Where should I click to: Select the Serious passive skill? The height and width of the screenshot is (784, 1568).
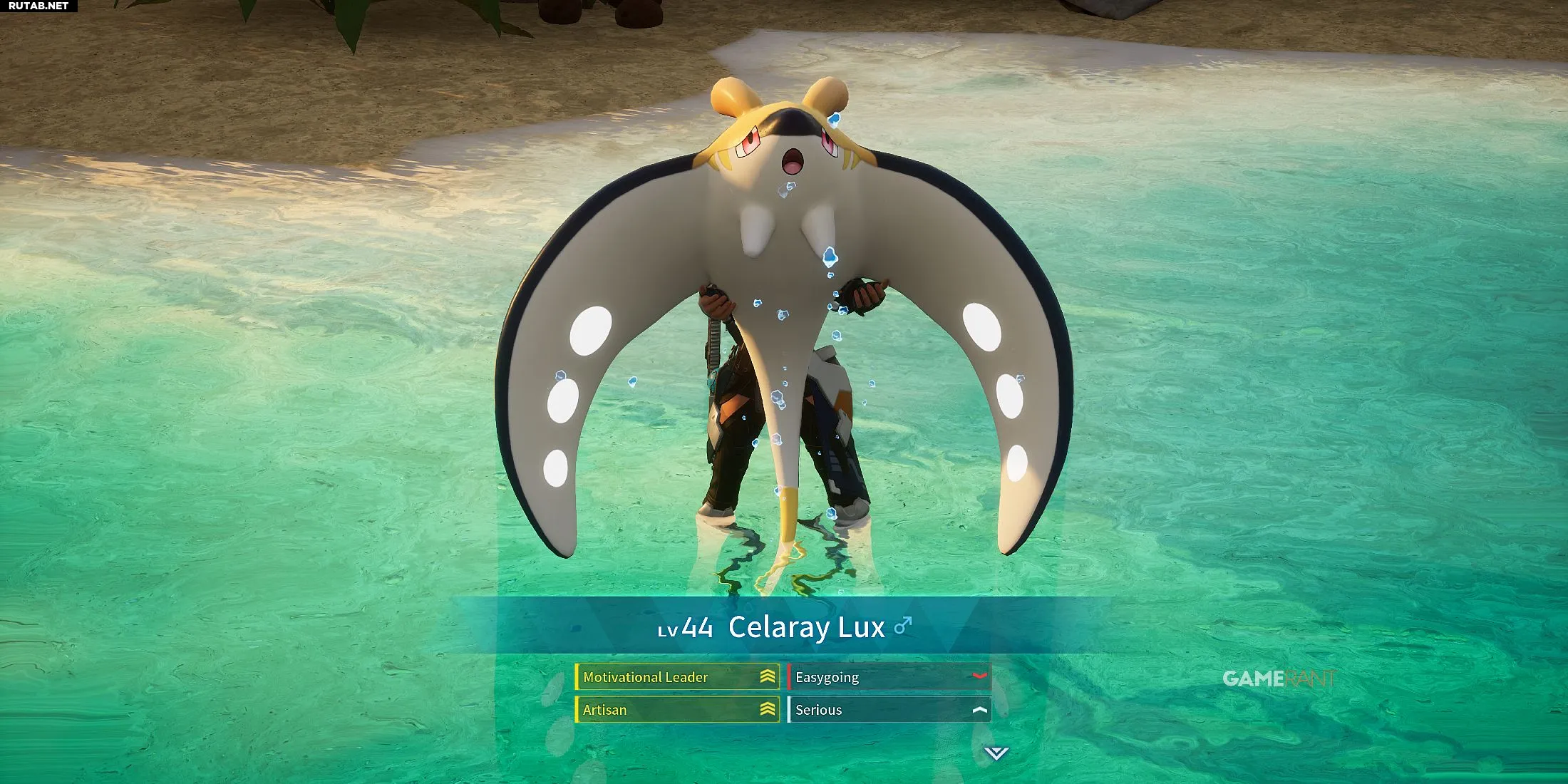[889, 710]
